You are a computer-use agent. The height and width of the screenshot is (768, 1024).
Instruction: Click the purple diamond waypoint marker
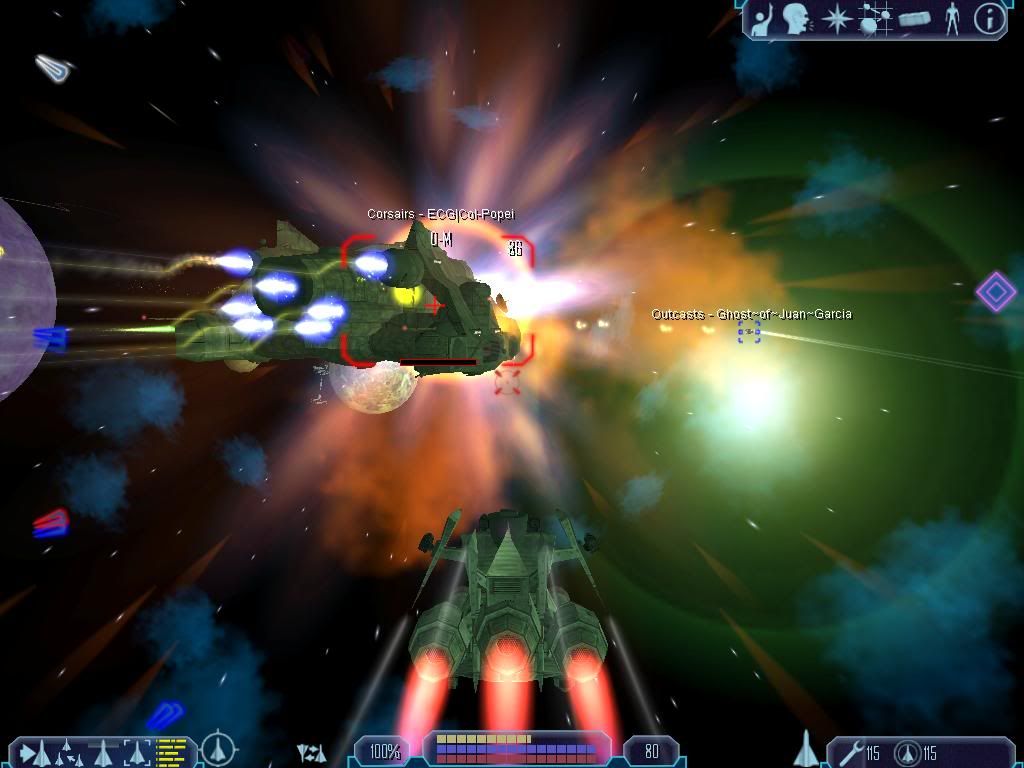click(x=995, y=291)
